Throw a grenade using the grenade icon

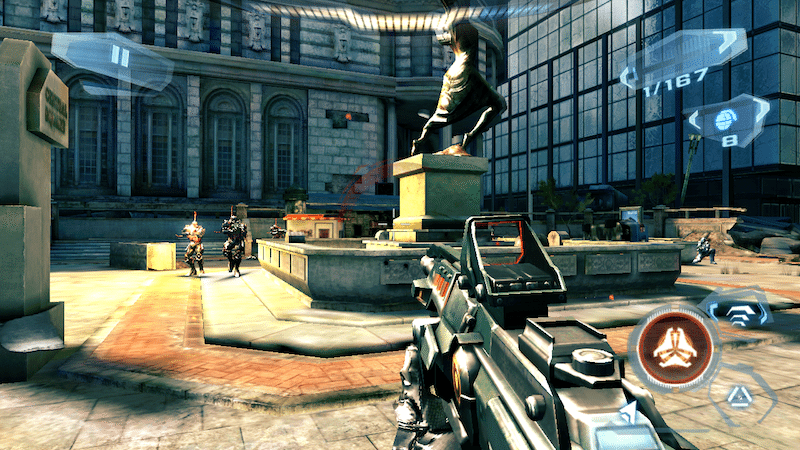(x=727, y=118)
